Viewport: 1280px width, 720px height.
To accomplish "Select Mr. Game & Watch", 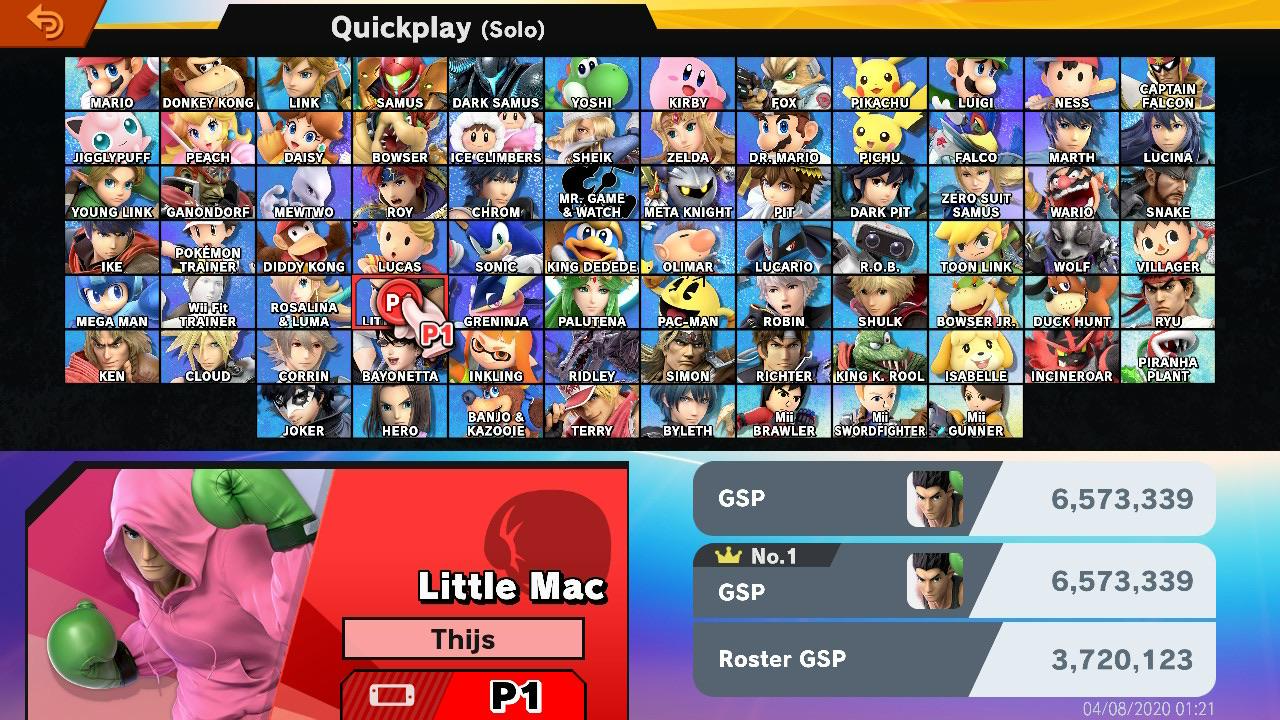I will [x=592, y=192].
